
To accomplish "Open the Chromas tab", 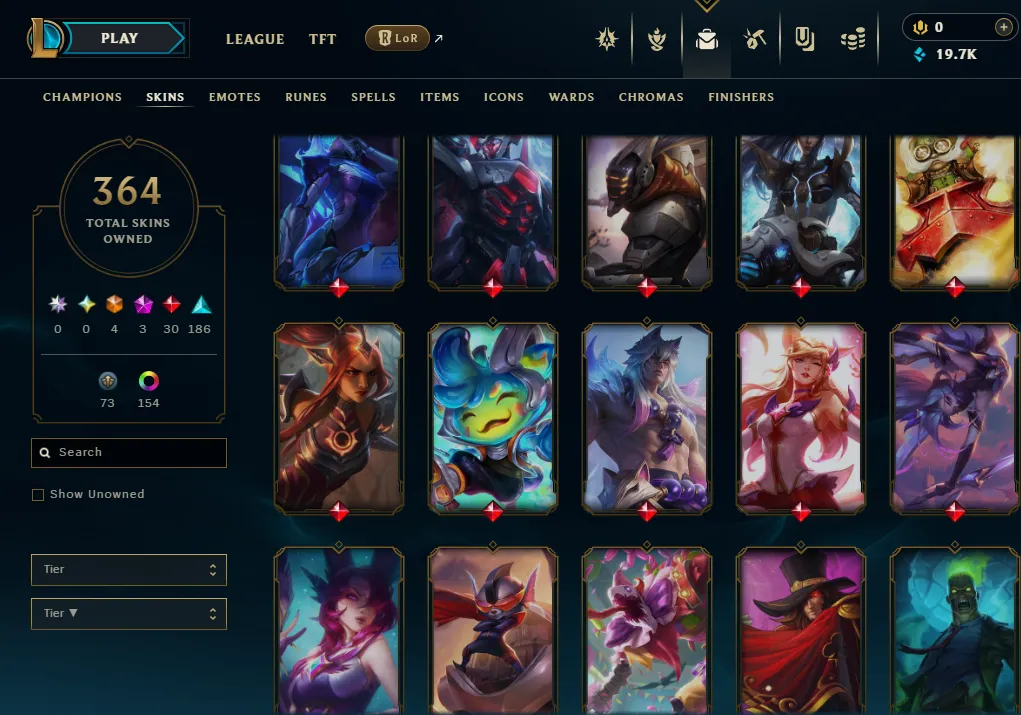I will (x=651, y=97).
